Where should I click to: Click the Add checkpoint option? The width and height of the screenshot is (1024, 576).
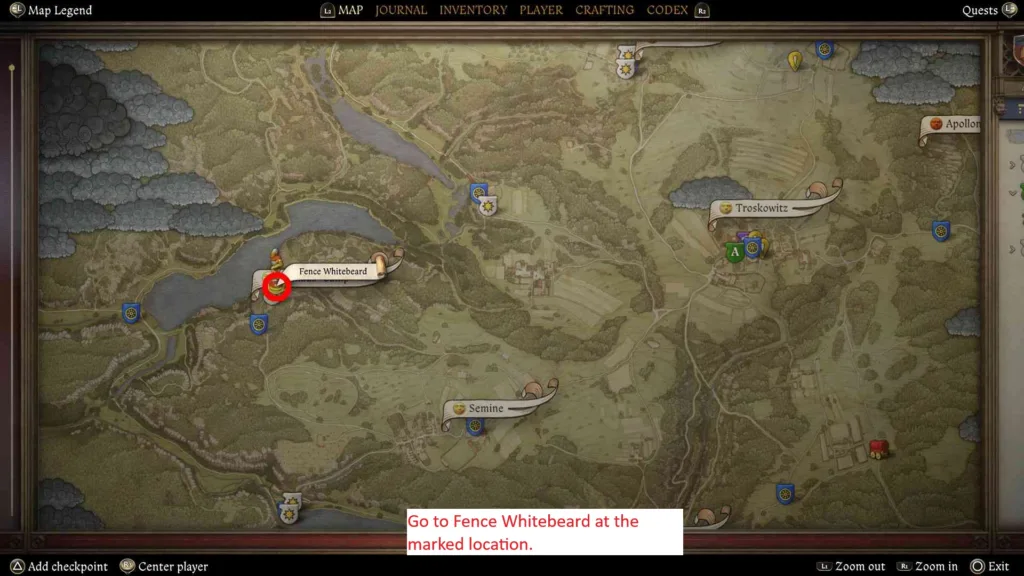click(67, 566)
